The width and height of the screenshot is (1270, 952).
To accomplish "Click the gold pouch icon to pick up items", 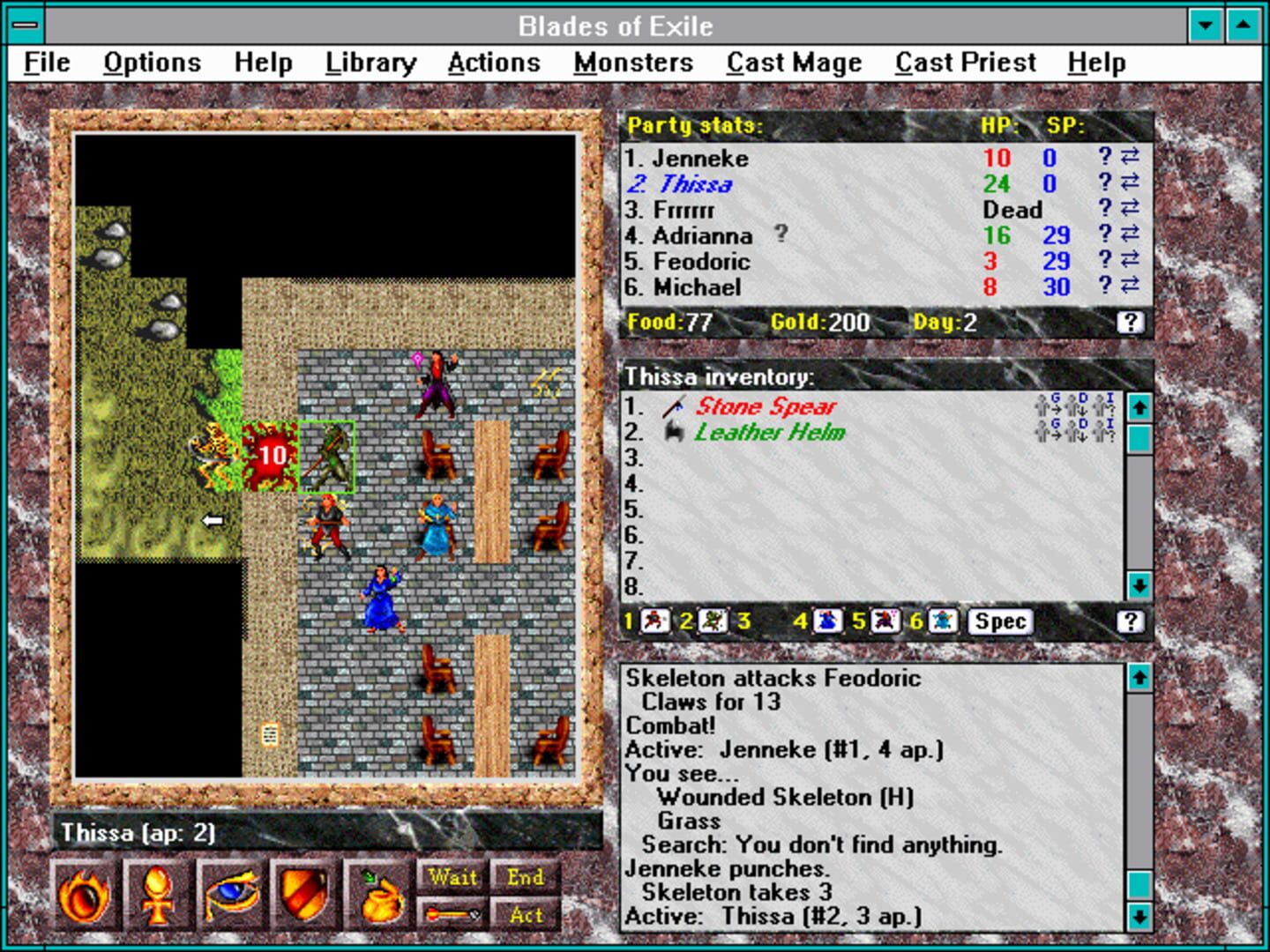I will tap(377, 895).
